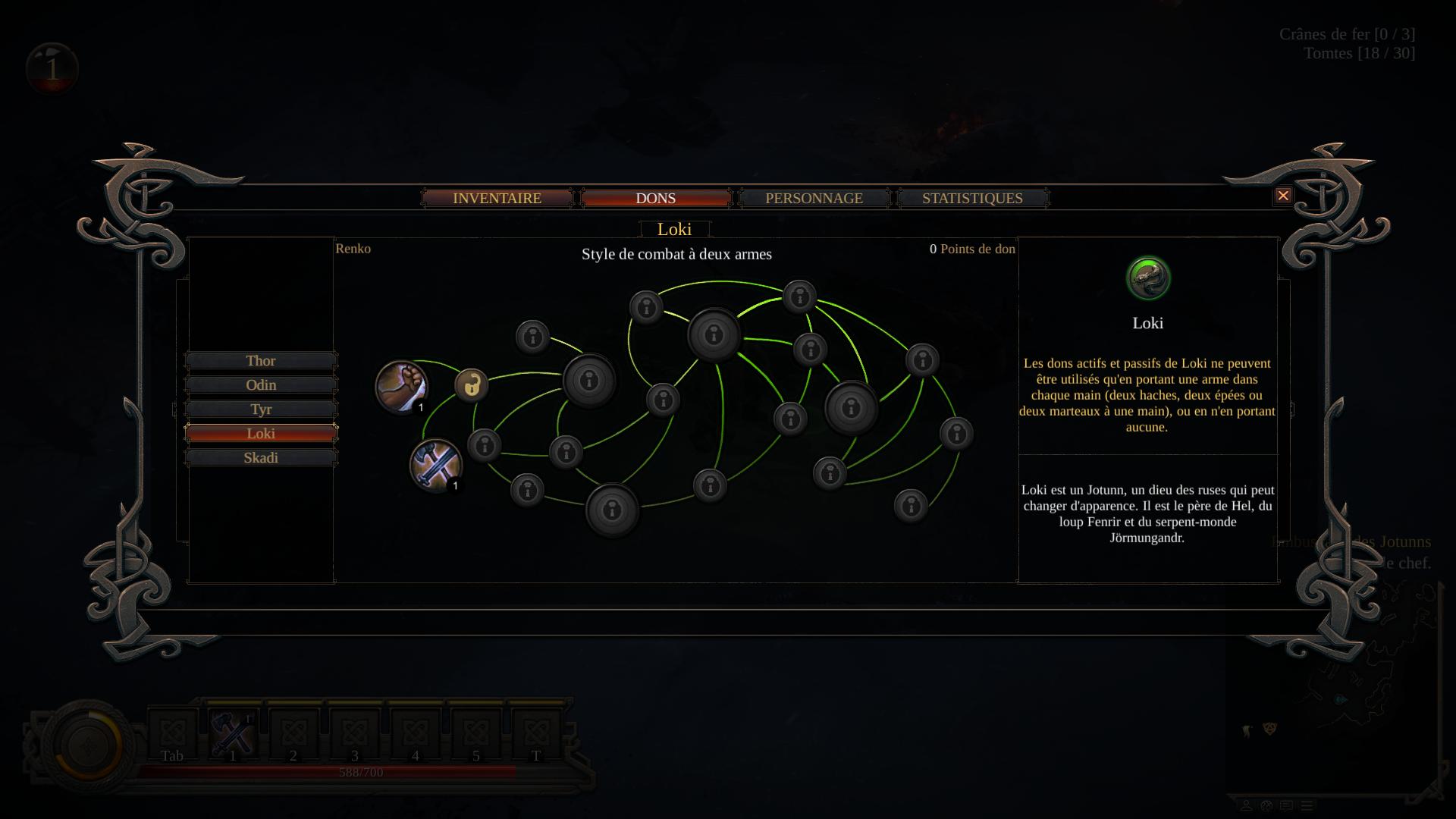Switch to the Dons tab

pyautogui.click(x=655, y=198)
